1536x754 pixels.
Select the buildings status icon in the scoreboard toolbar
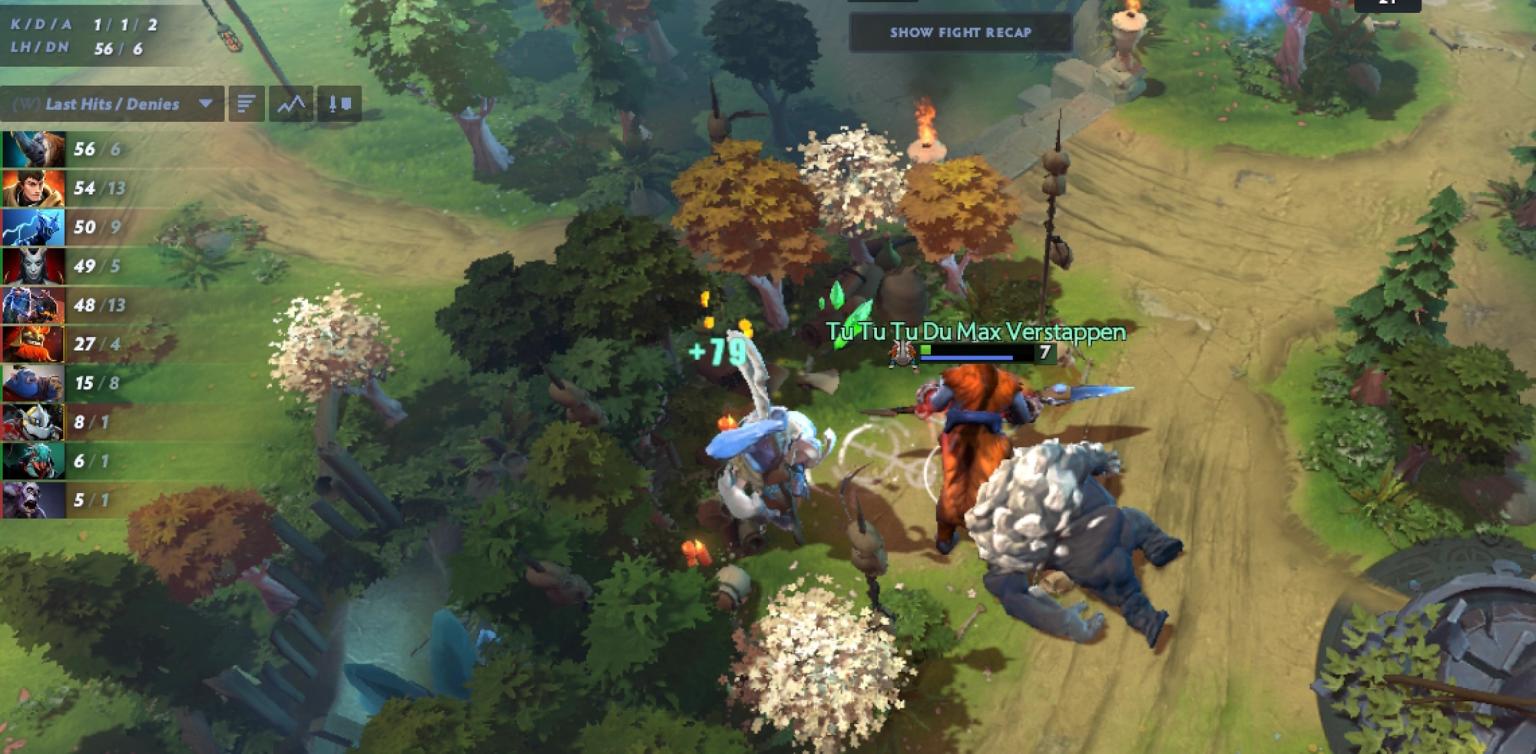[x=339, y=103]
